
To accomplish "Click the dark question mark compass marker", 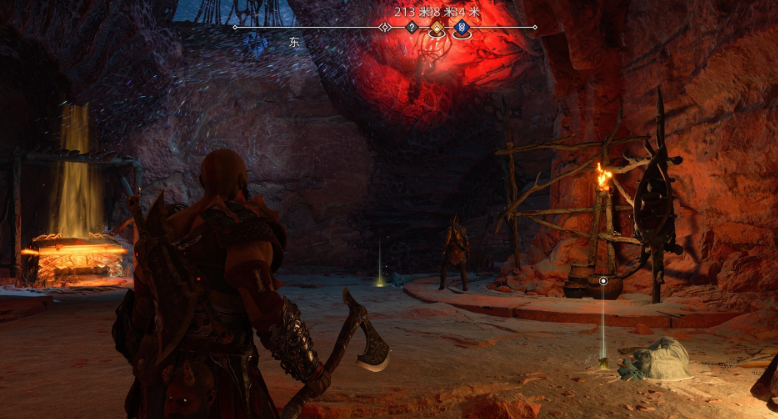I will [x=412, y=28].
